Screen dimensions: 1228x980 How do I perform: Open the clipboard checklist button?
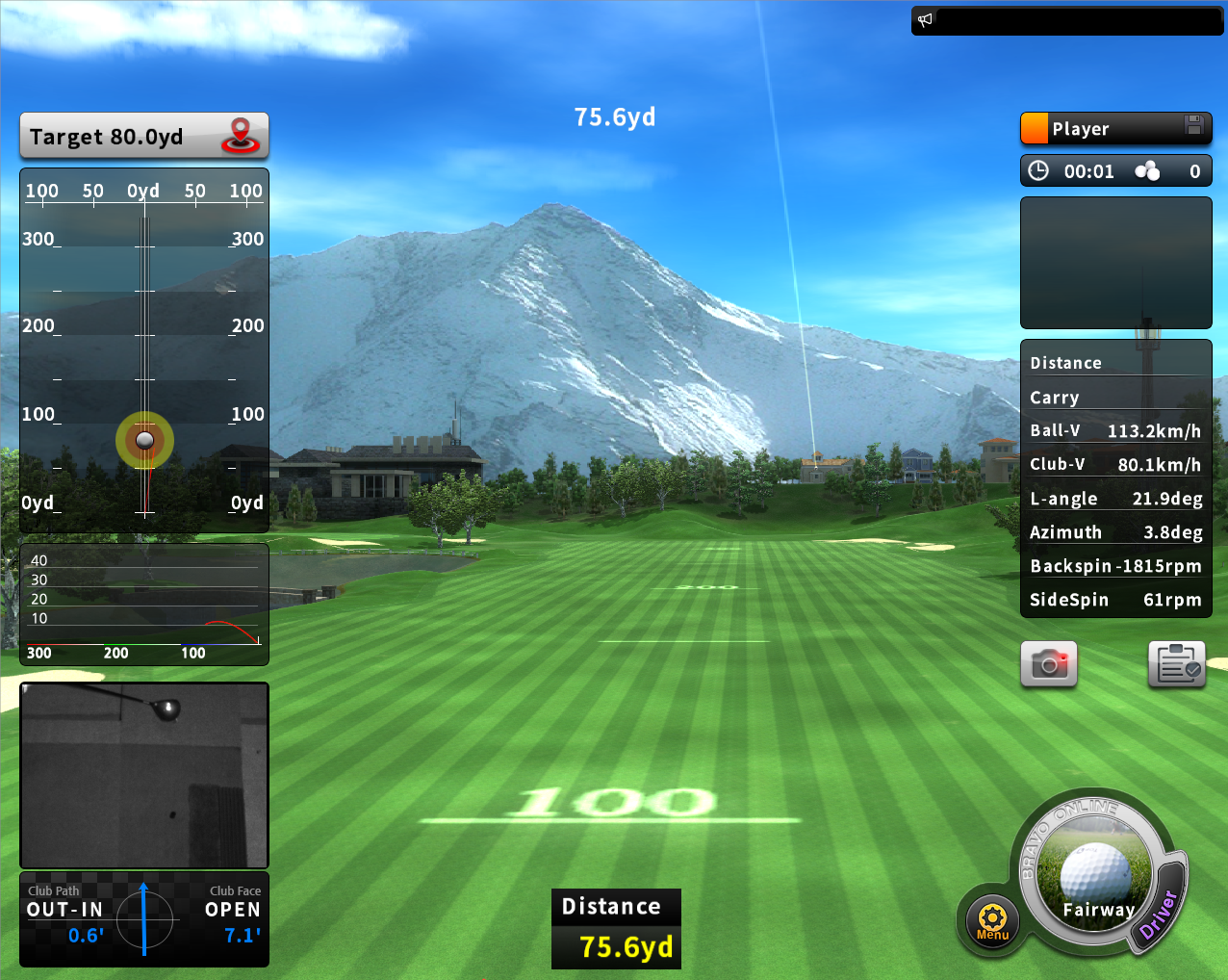tap(1177, 664)
